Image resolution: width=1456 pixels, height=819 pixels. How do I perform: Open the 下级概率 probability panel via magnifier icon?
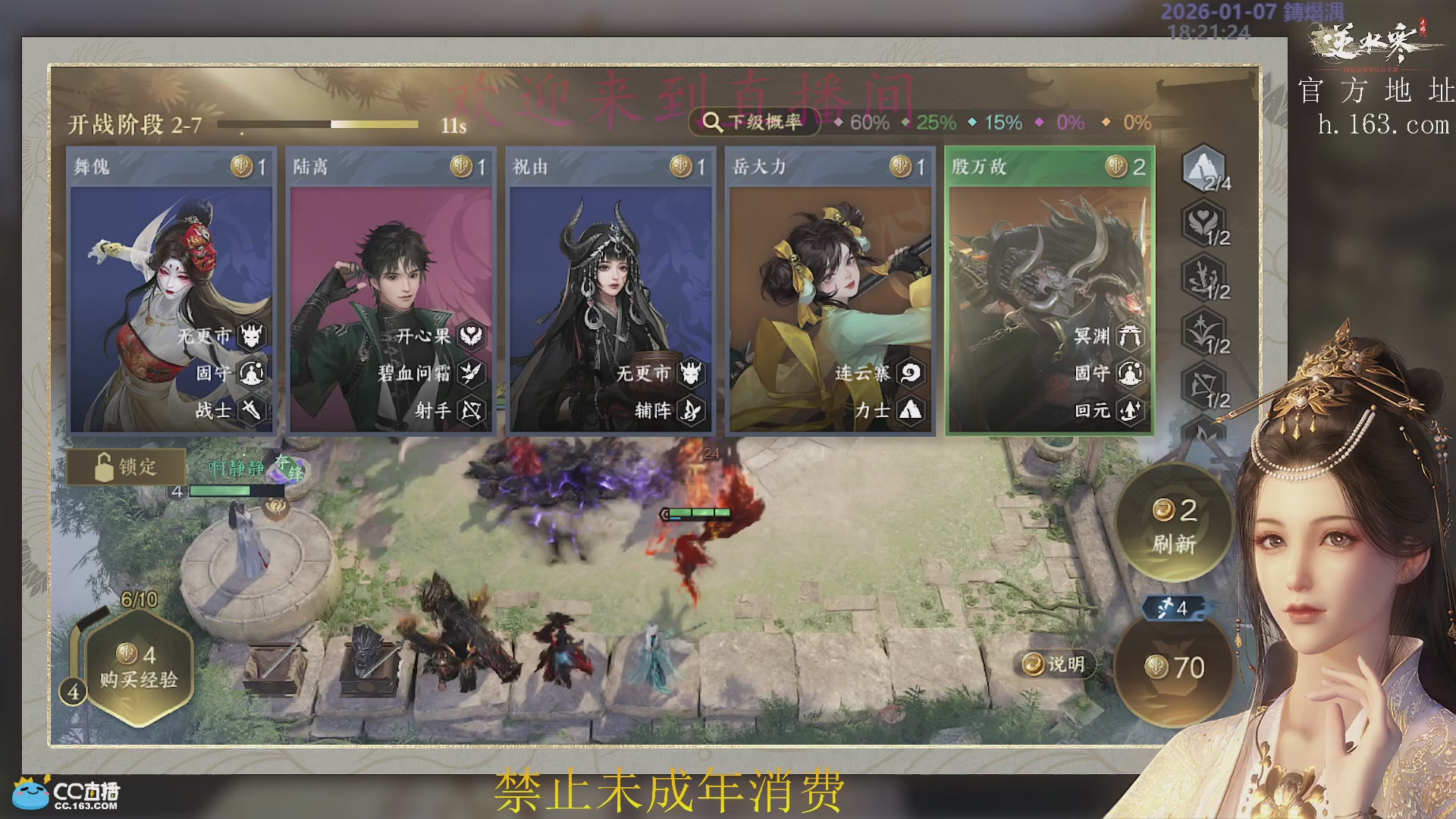pos(711,121)
